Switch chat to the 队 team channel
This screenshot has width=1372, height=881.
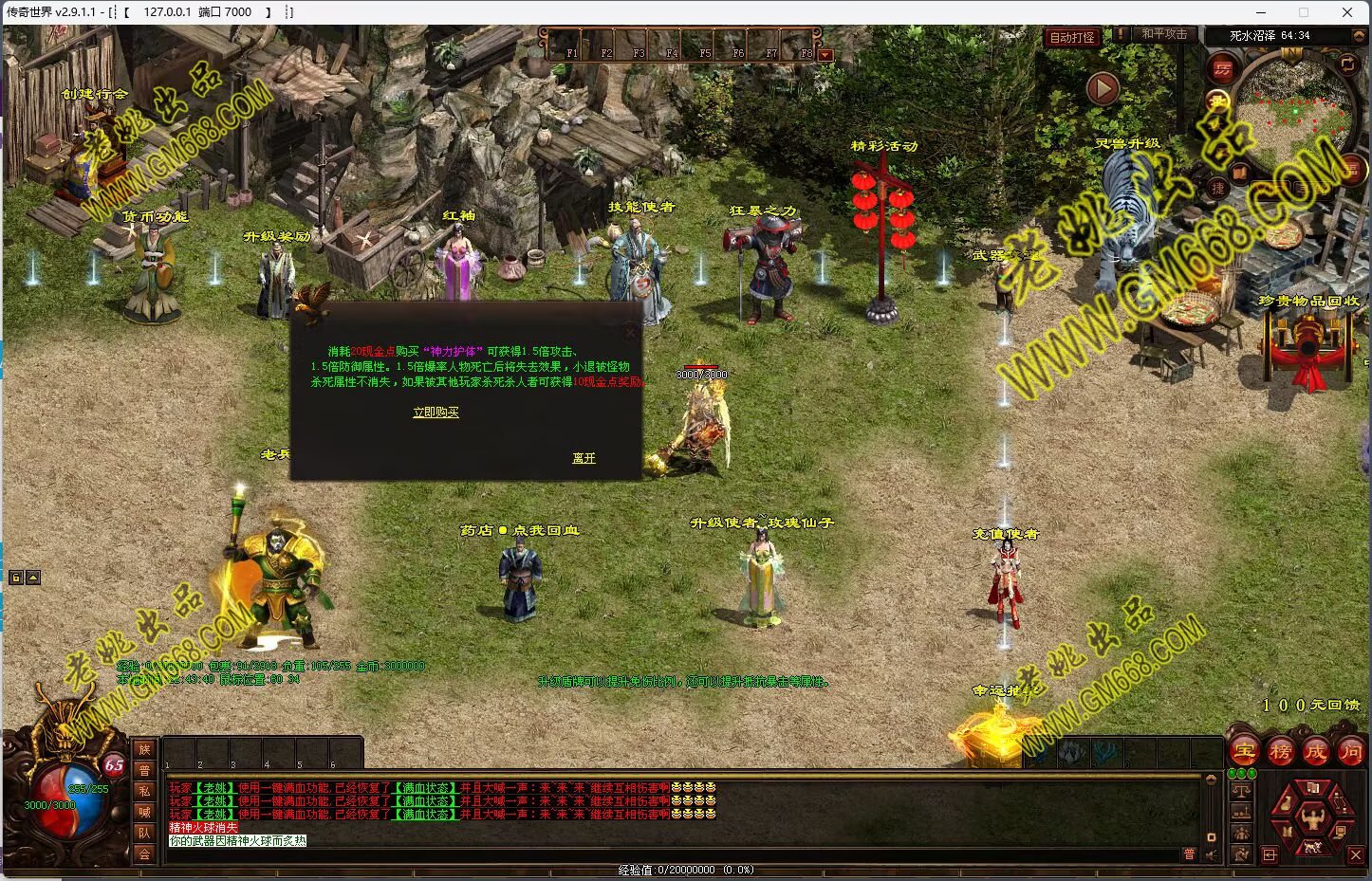point(144,833)
